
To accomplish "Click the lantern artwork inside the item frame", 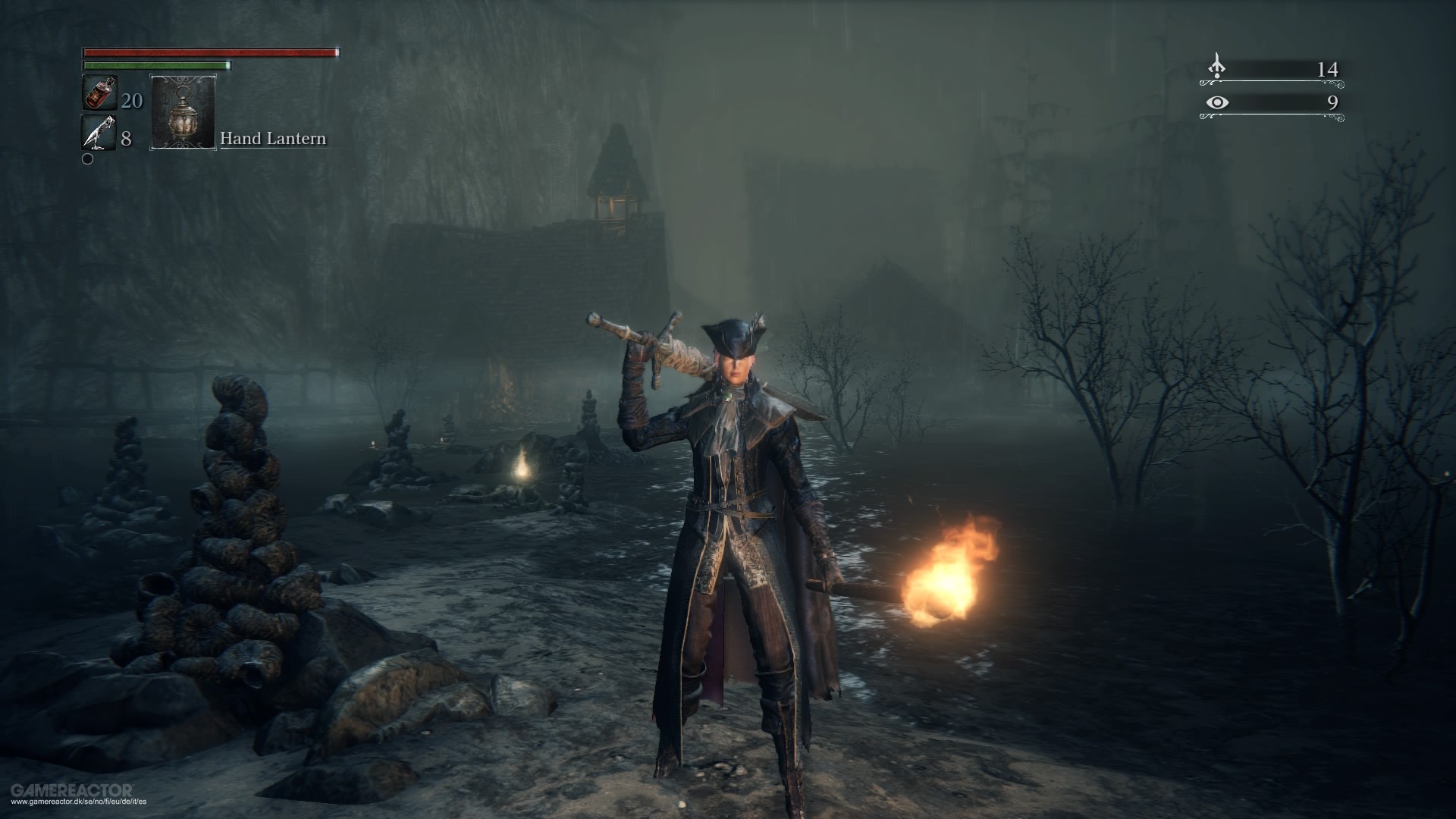I will click(184, 114).
